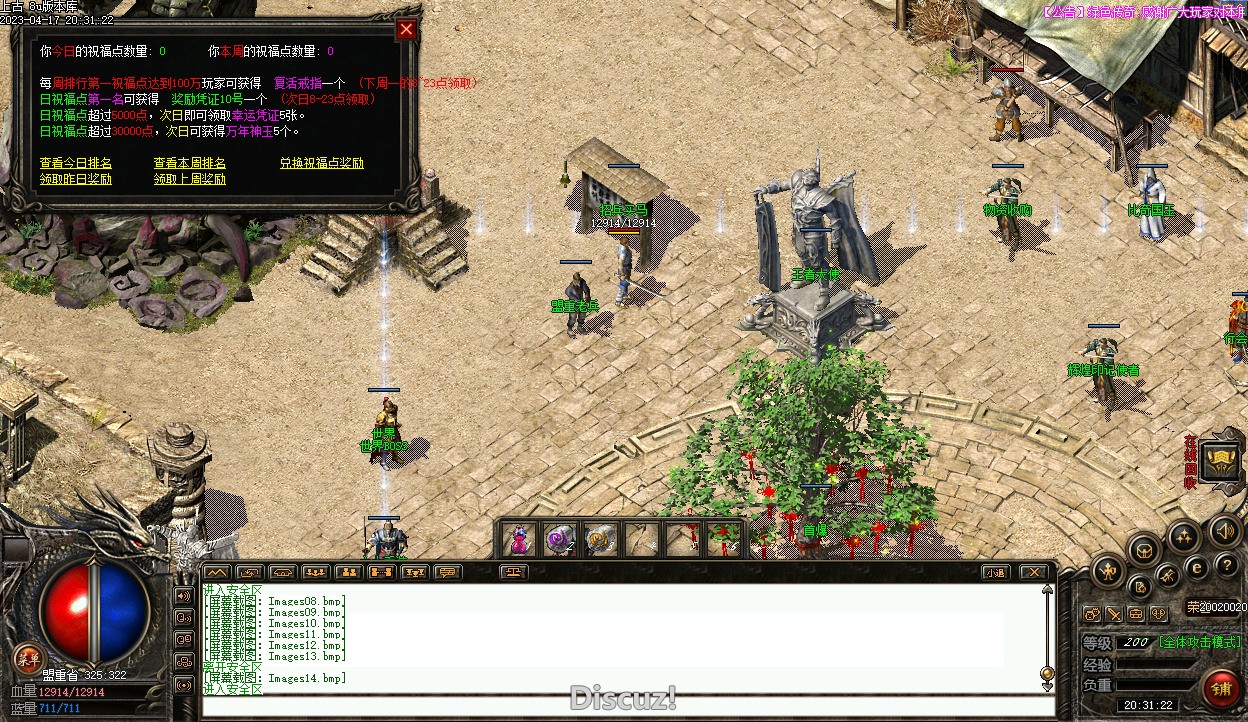Viewport: 1248px width, 722px height.
Task: Close the blessing points panel
Action: [x=406, y=29]
